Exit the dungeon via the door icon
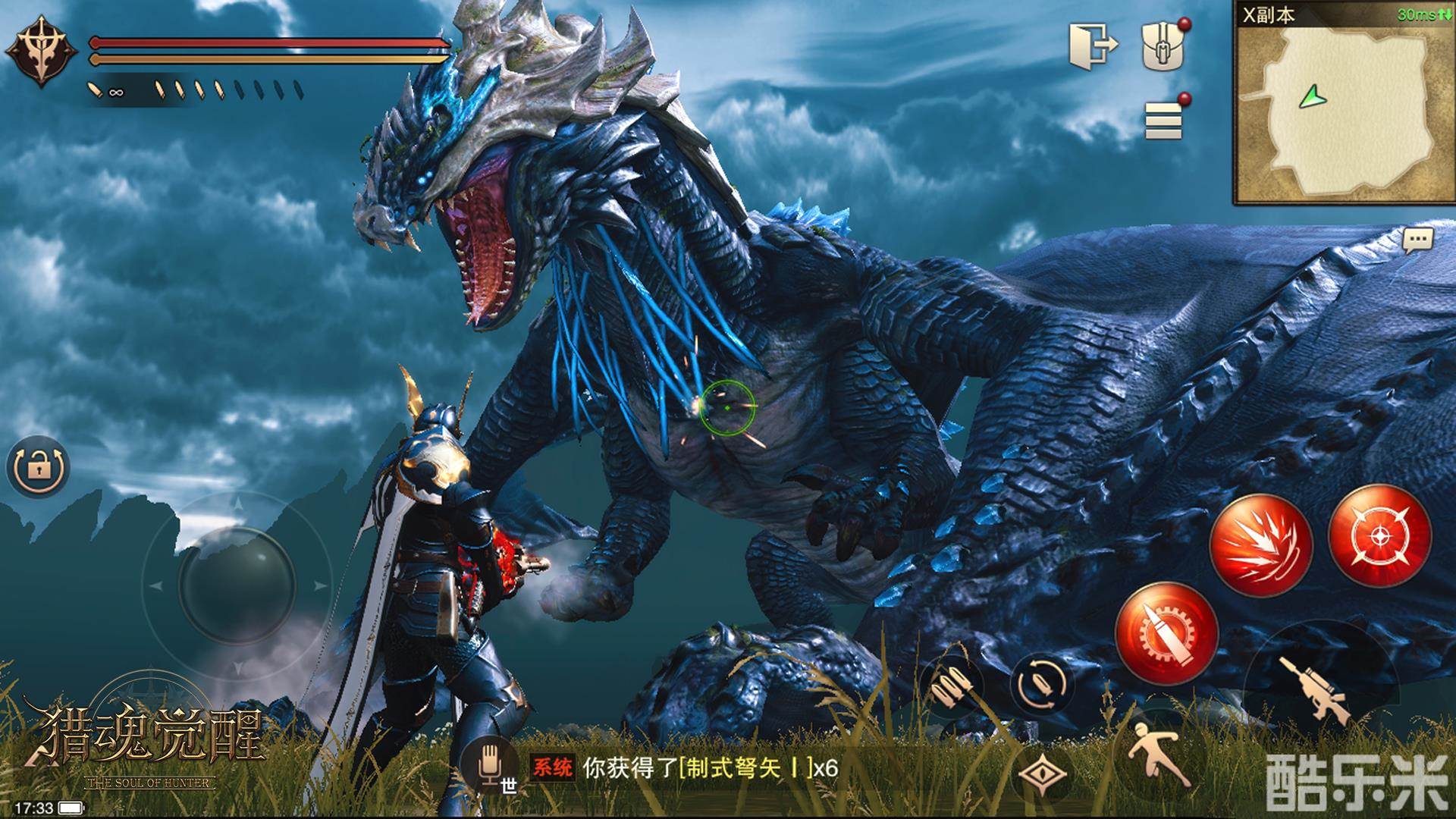The image size is (1456, 819). (1094, 45)
